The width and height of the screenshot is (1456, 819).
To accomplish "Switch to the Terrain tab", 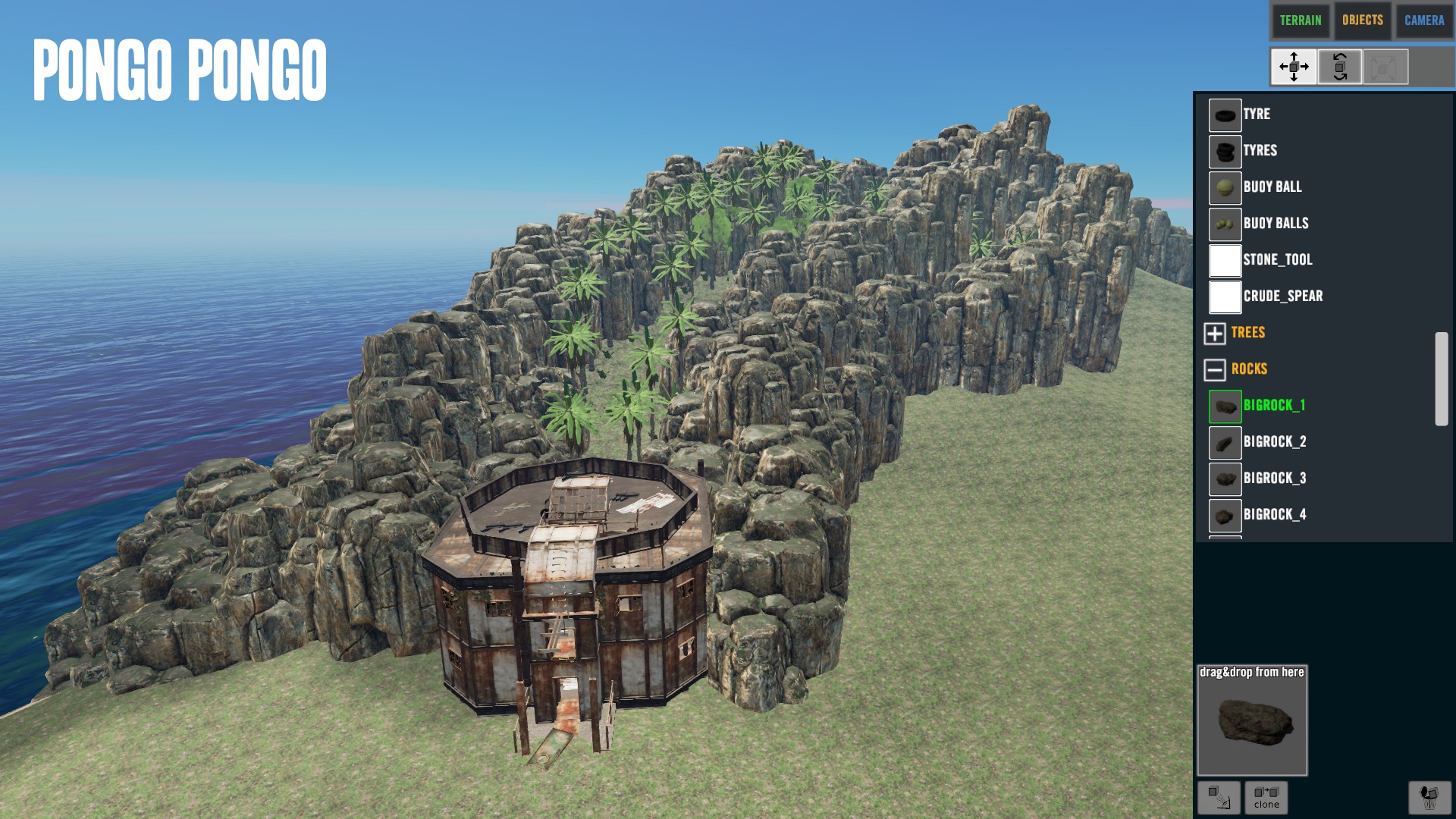I will pos(1300,20).
